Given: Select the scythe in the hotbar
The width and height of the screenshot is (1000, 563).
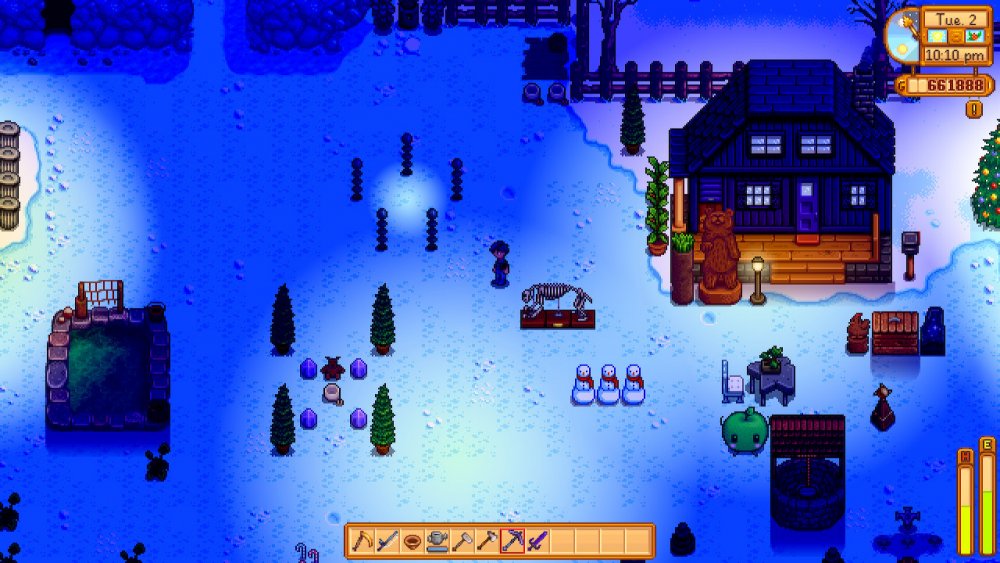Looking at the screenshot, I should pyautogui.click(x=362, y=541).
